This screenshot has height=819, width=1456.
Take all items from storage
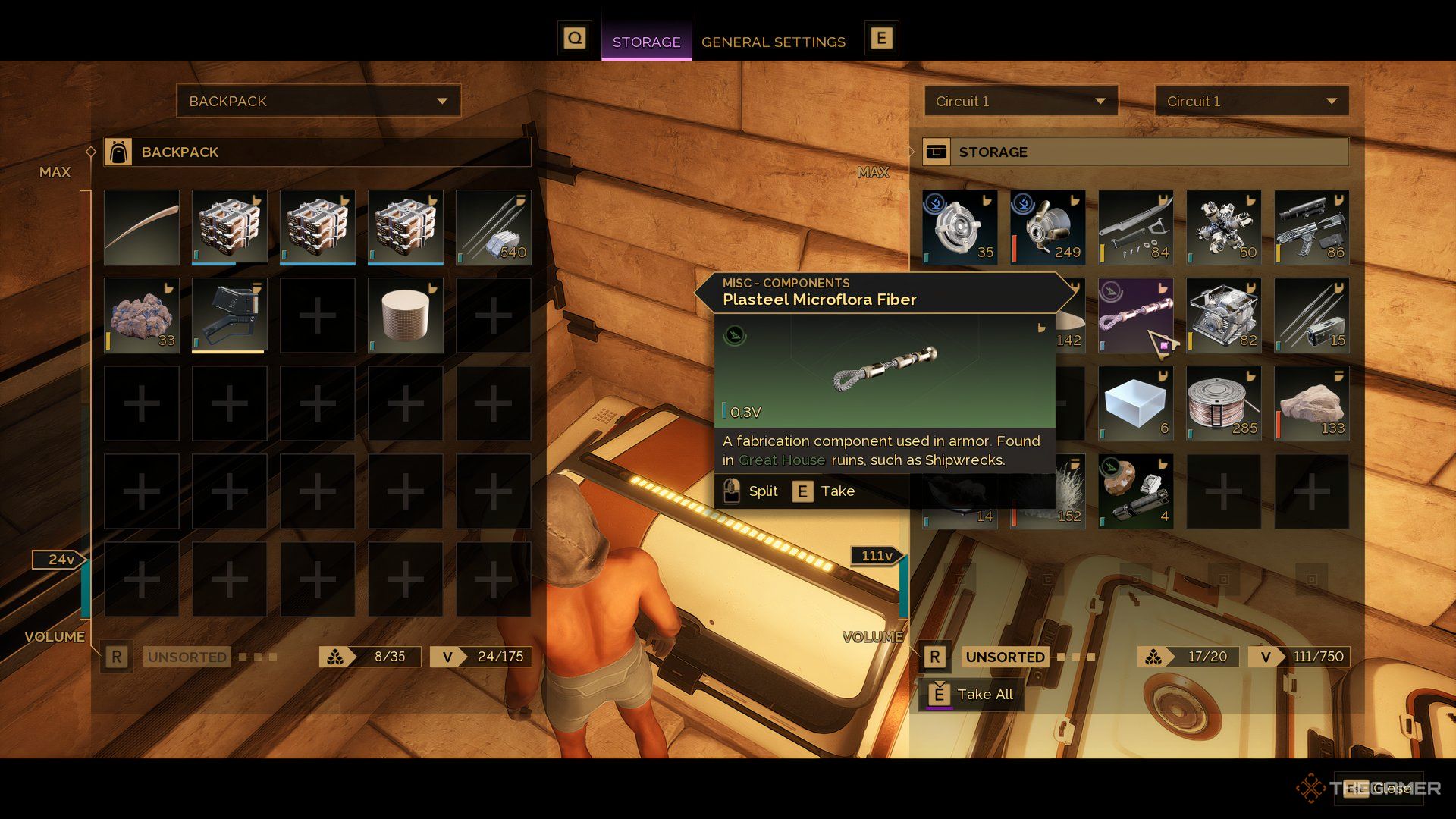971,694
